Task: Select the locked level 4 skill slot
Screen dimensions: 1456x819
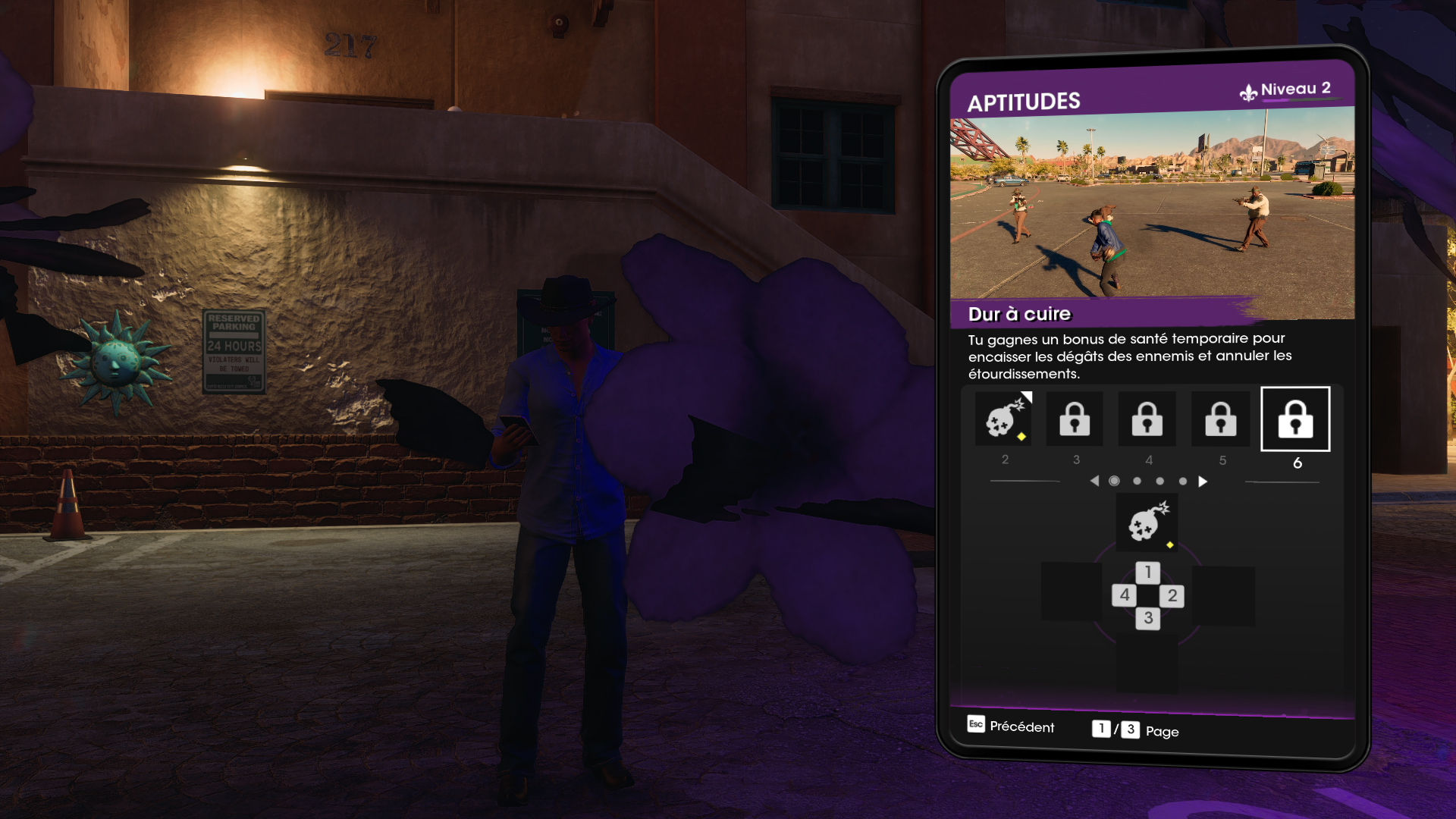Action: (1147, 419)
